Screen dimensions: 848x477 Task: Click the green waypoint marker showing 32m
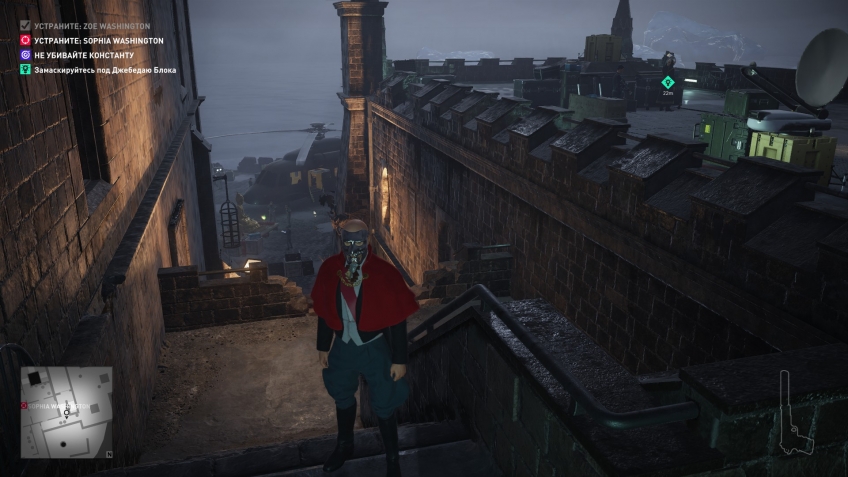point(668,82)
